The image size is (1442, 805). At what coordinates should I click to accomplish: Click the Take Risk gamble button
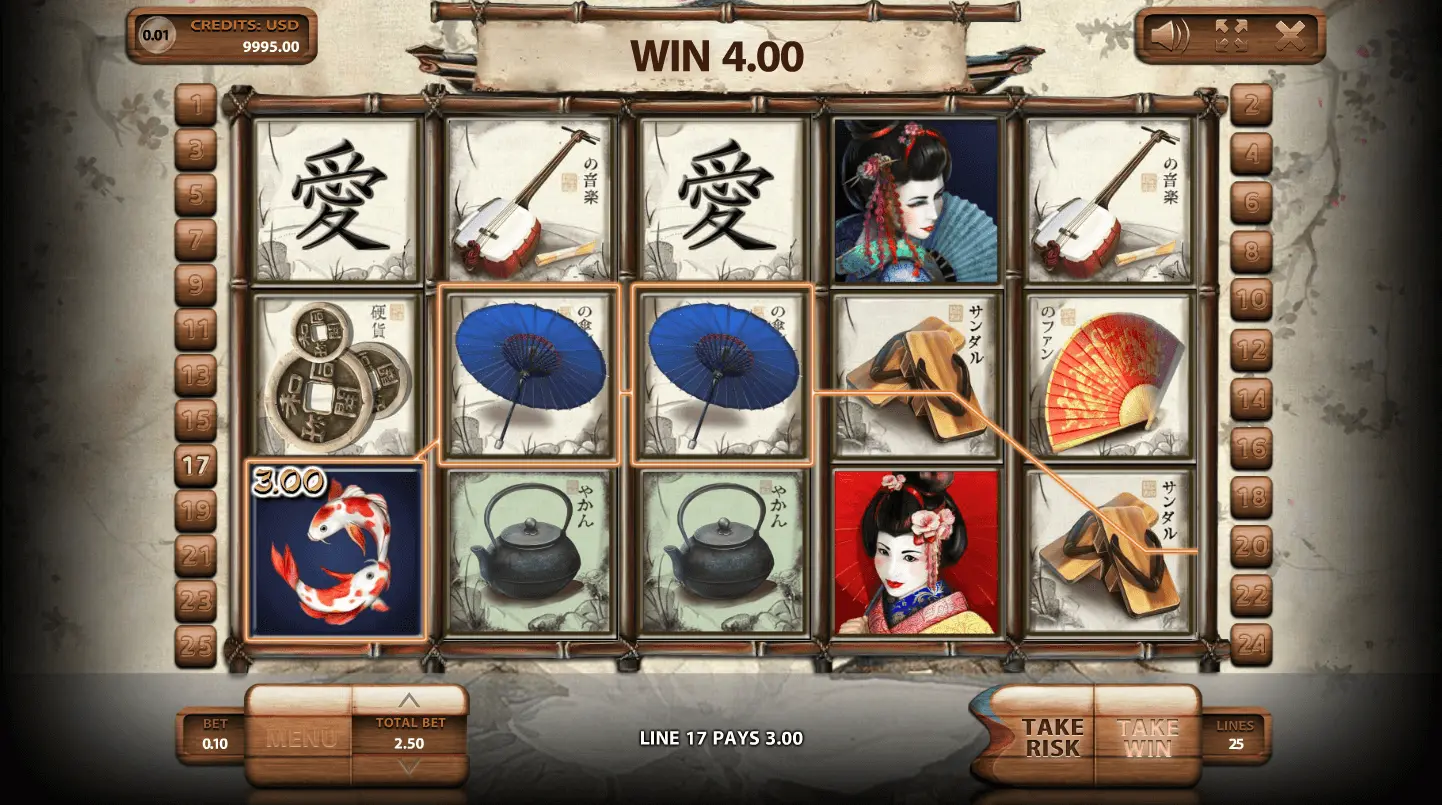[1050, 737]
